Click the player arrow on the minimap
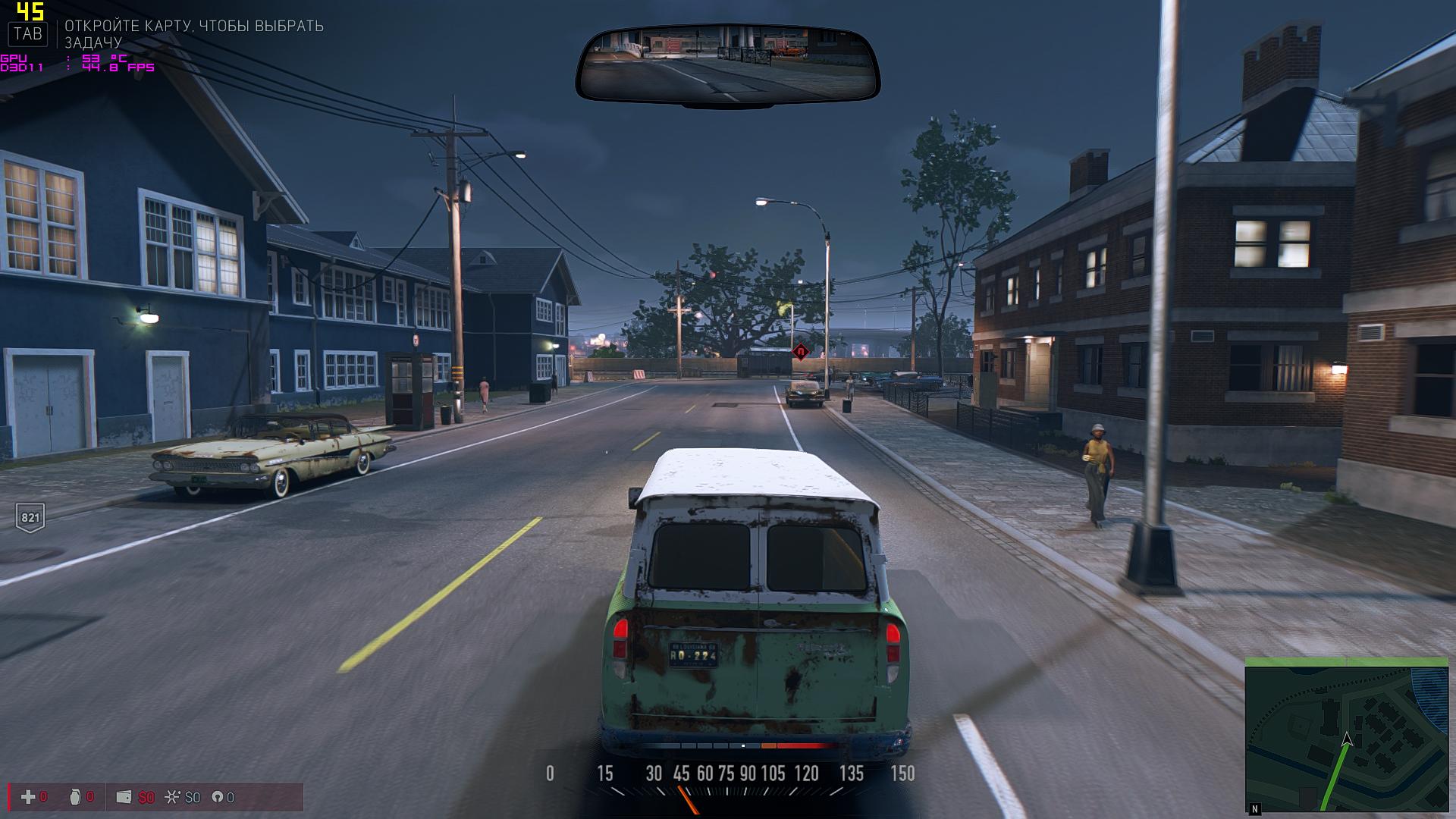This screenshot has width=1456, height=819. coord(1347,740)
